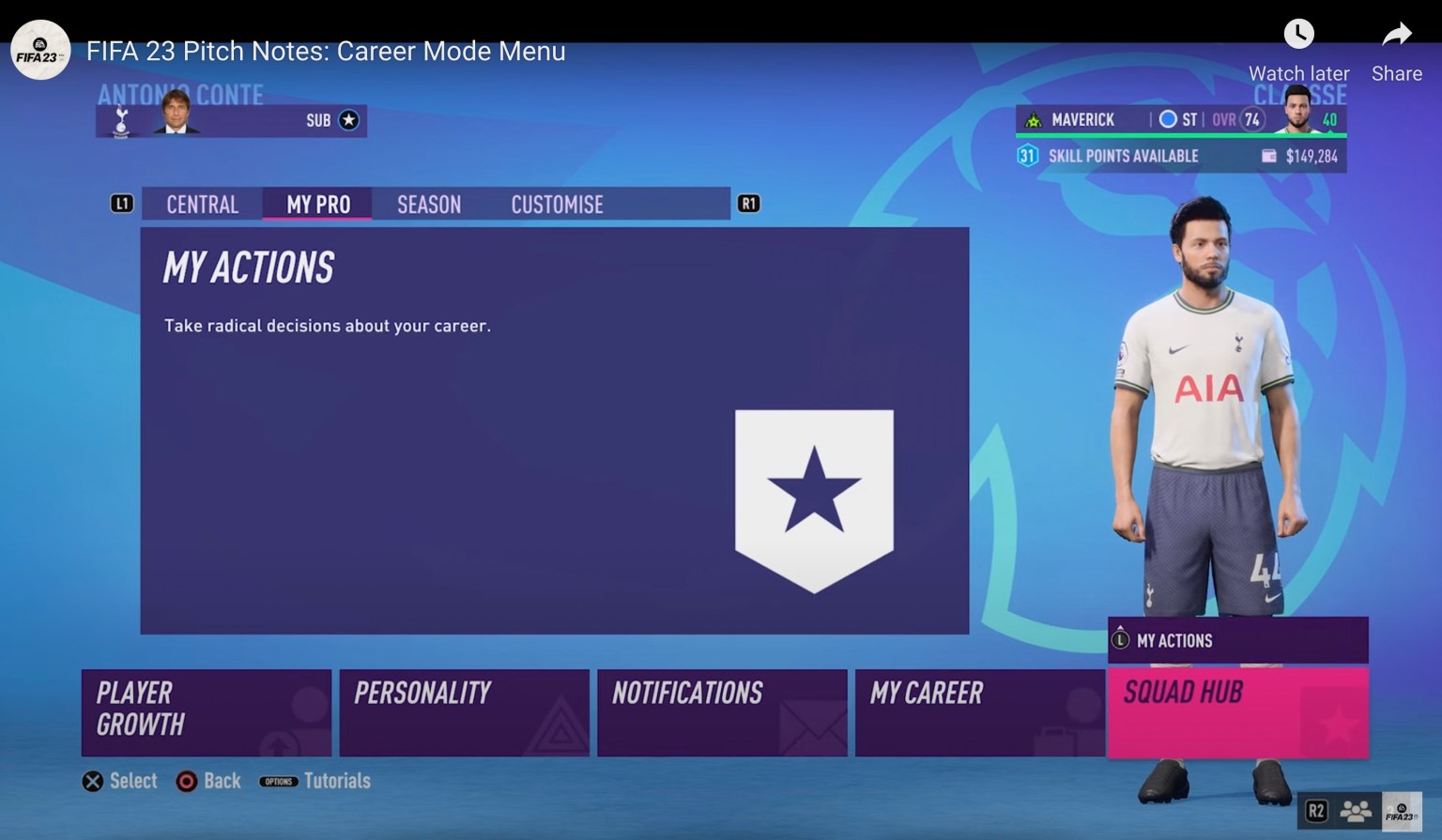Viewport: 1442px width, 840px height.
Task: Open the R1 next-menu shoulder control
Action: pos(748,204)
